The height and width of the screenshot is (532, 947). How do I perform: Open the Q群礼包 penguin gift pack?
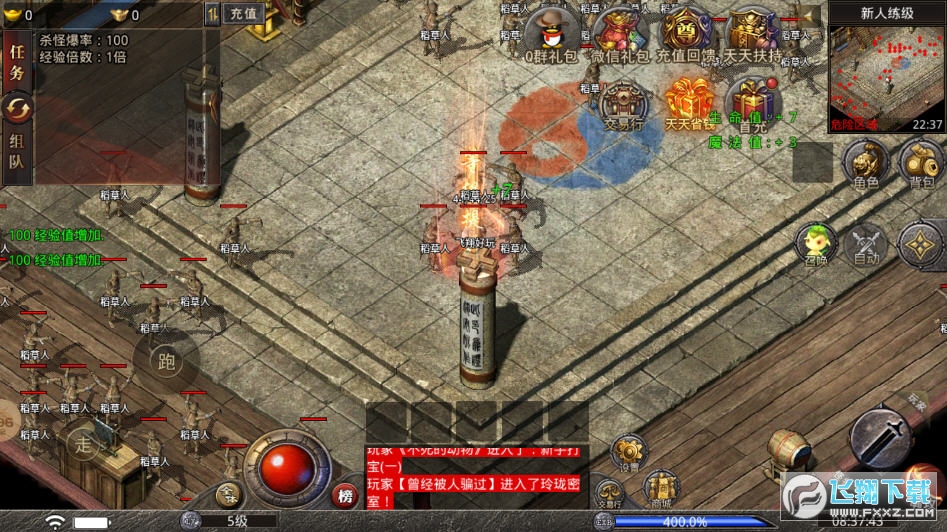coord(552,33)
